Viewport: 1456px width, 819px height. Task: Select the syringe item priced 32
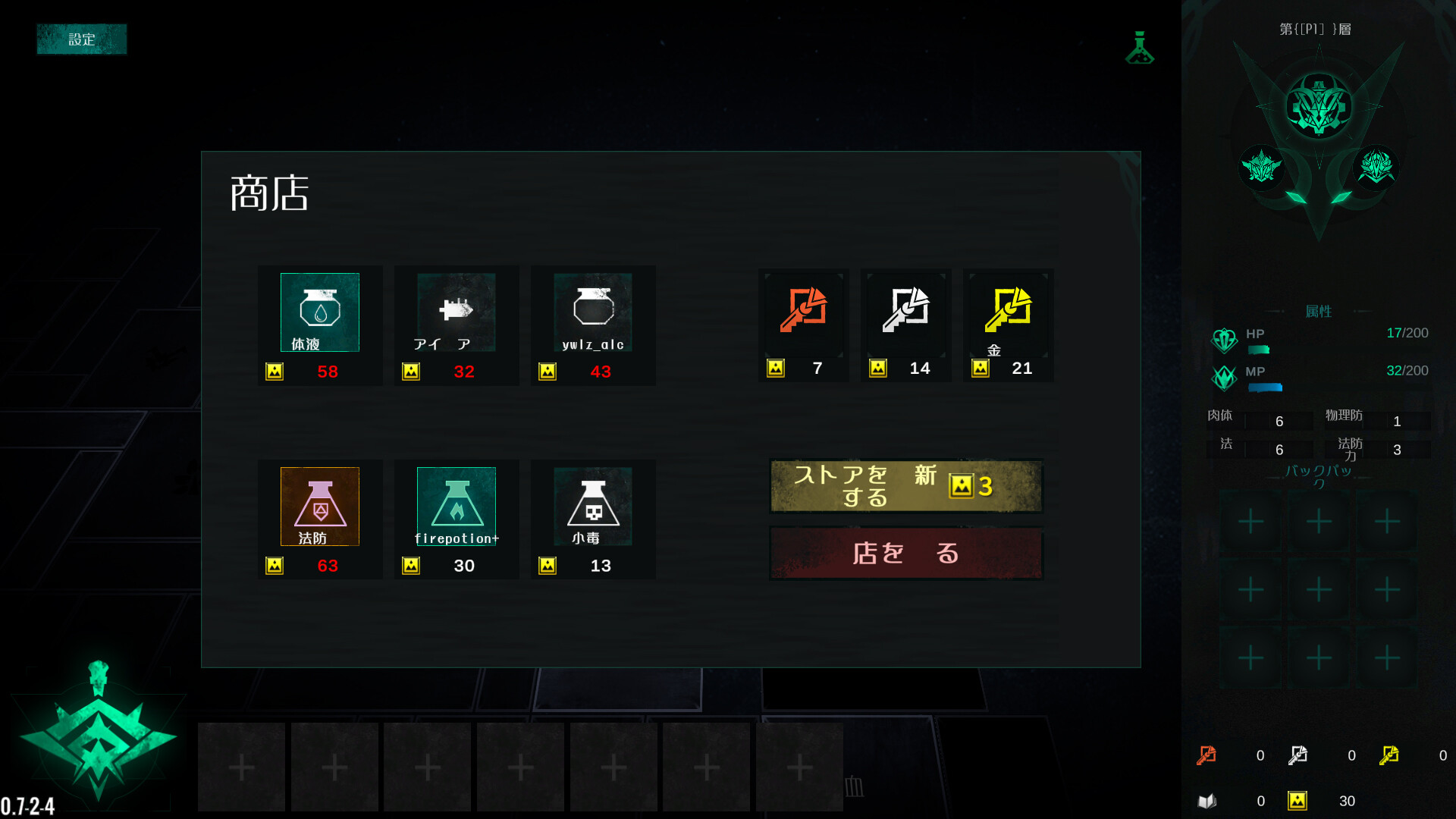pyautogui.click(x=456, y=312)
